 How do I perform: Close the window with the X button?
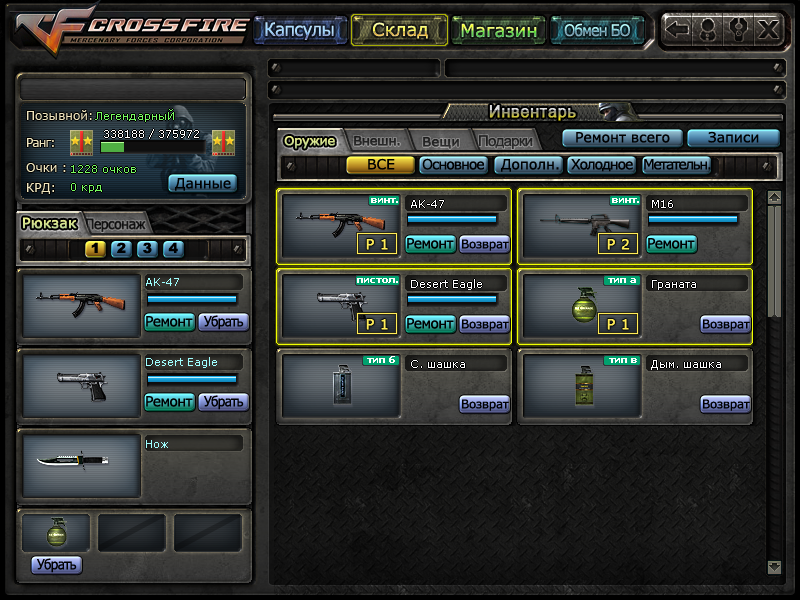tap(768, 29)
